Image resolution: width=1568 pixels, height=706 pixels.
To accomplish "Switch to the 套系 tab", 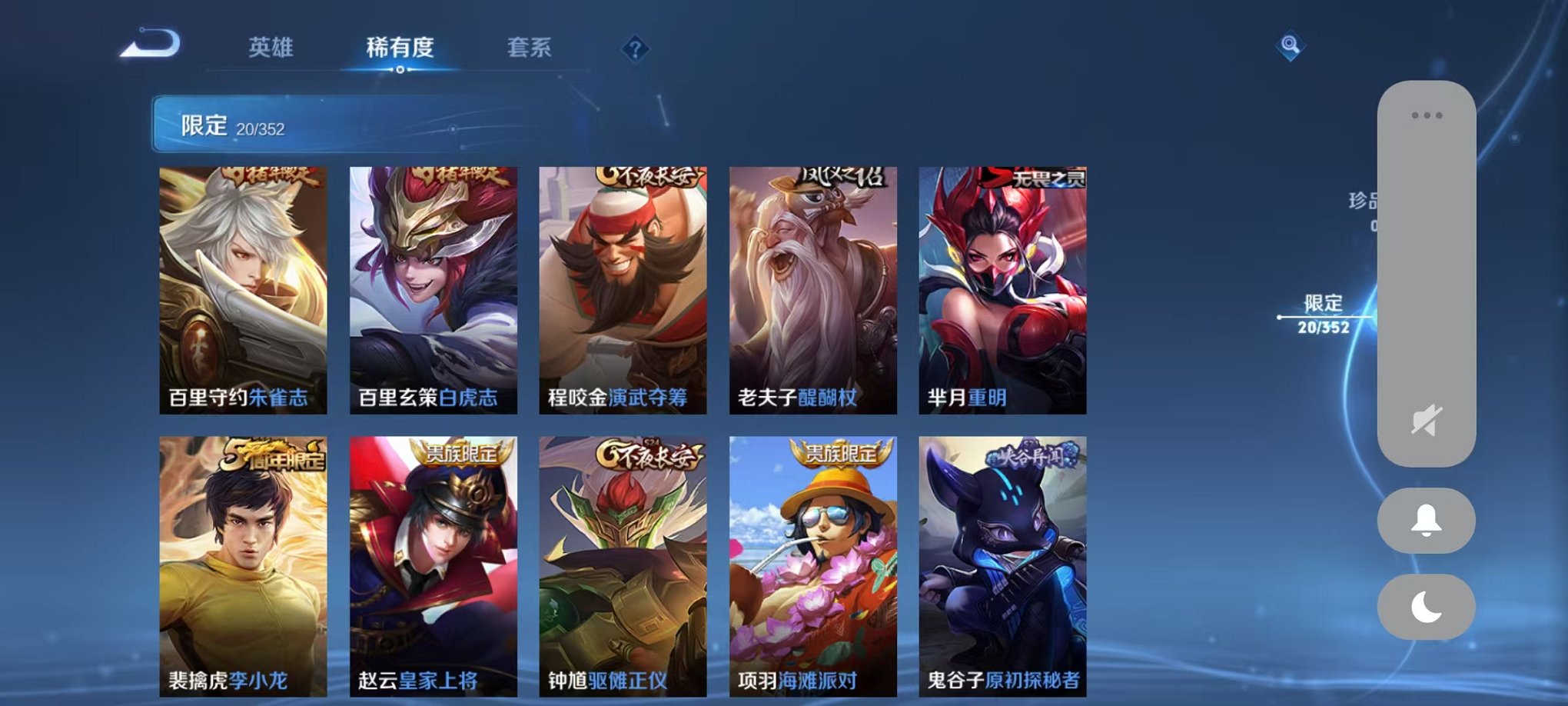I will pyautogui.click(x=530, y=48).
